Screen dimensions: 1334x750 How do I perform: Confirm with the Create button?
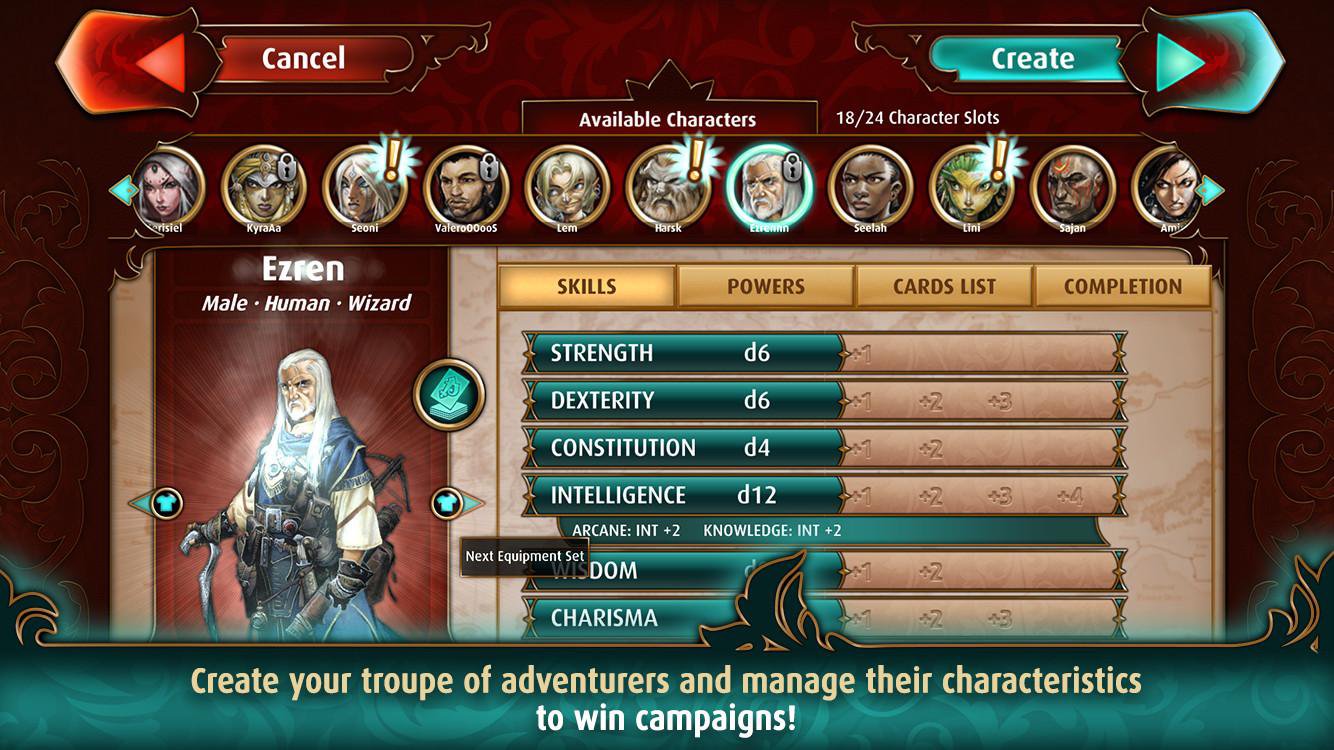click(x=1032, y=59)
